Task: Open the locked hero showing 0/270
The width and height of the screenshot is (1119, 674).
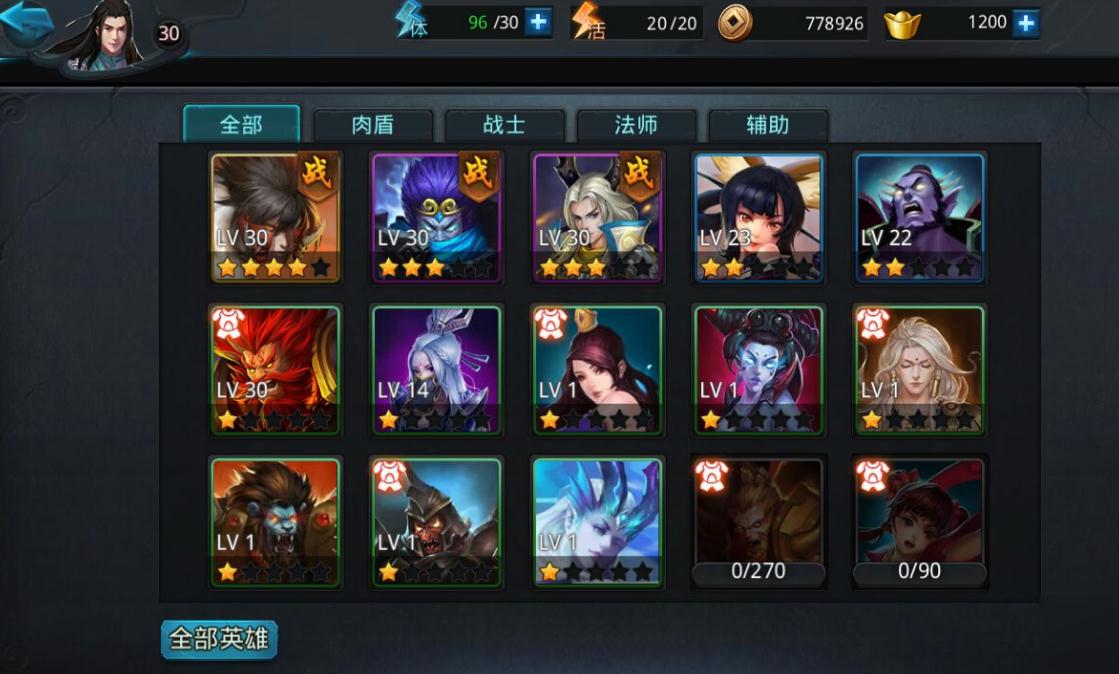Action: click(758, 523)
